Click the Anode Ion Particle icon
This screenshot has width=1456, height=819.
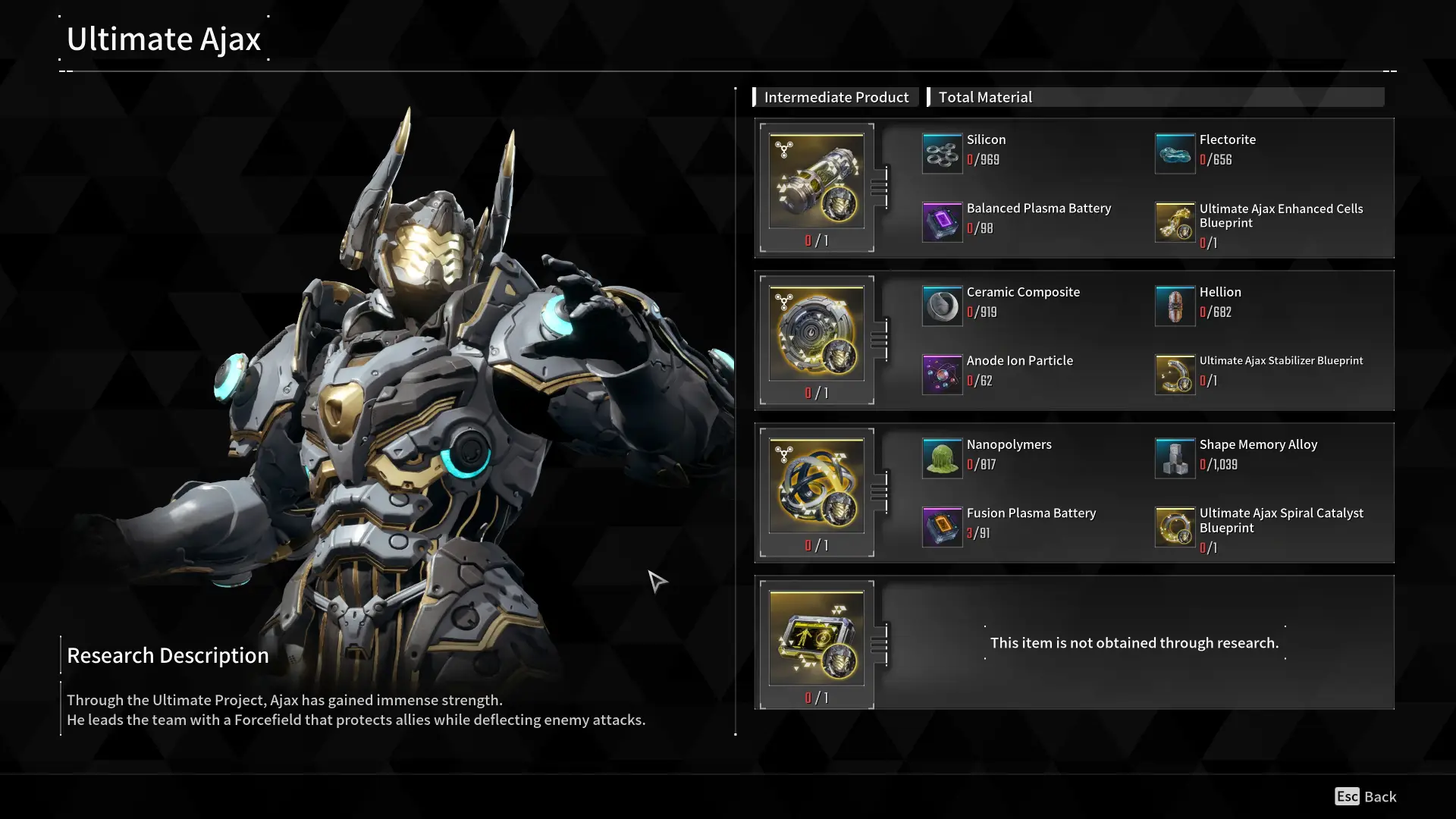942,375
